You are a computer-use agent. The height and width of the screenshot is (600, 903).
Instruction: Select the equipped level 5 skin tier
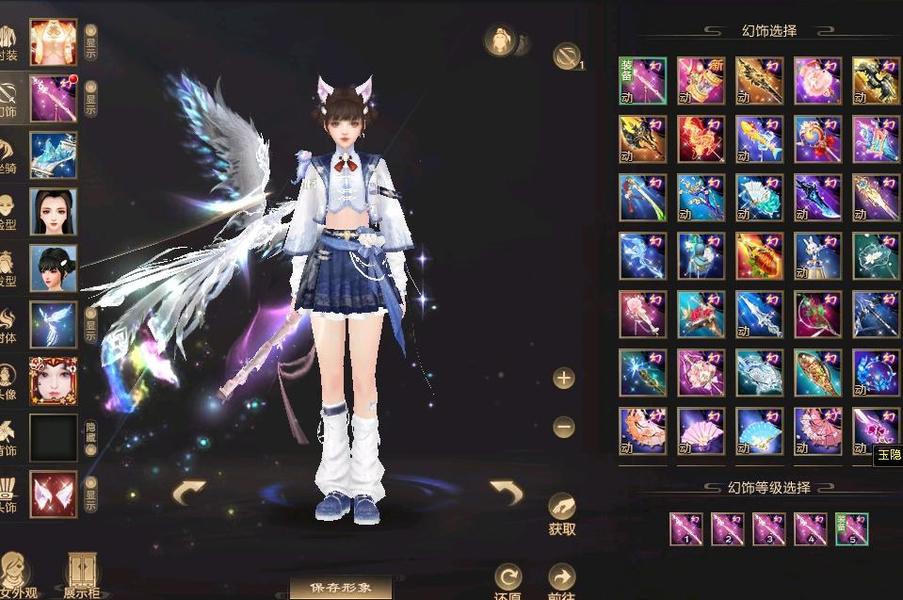852,529
